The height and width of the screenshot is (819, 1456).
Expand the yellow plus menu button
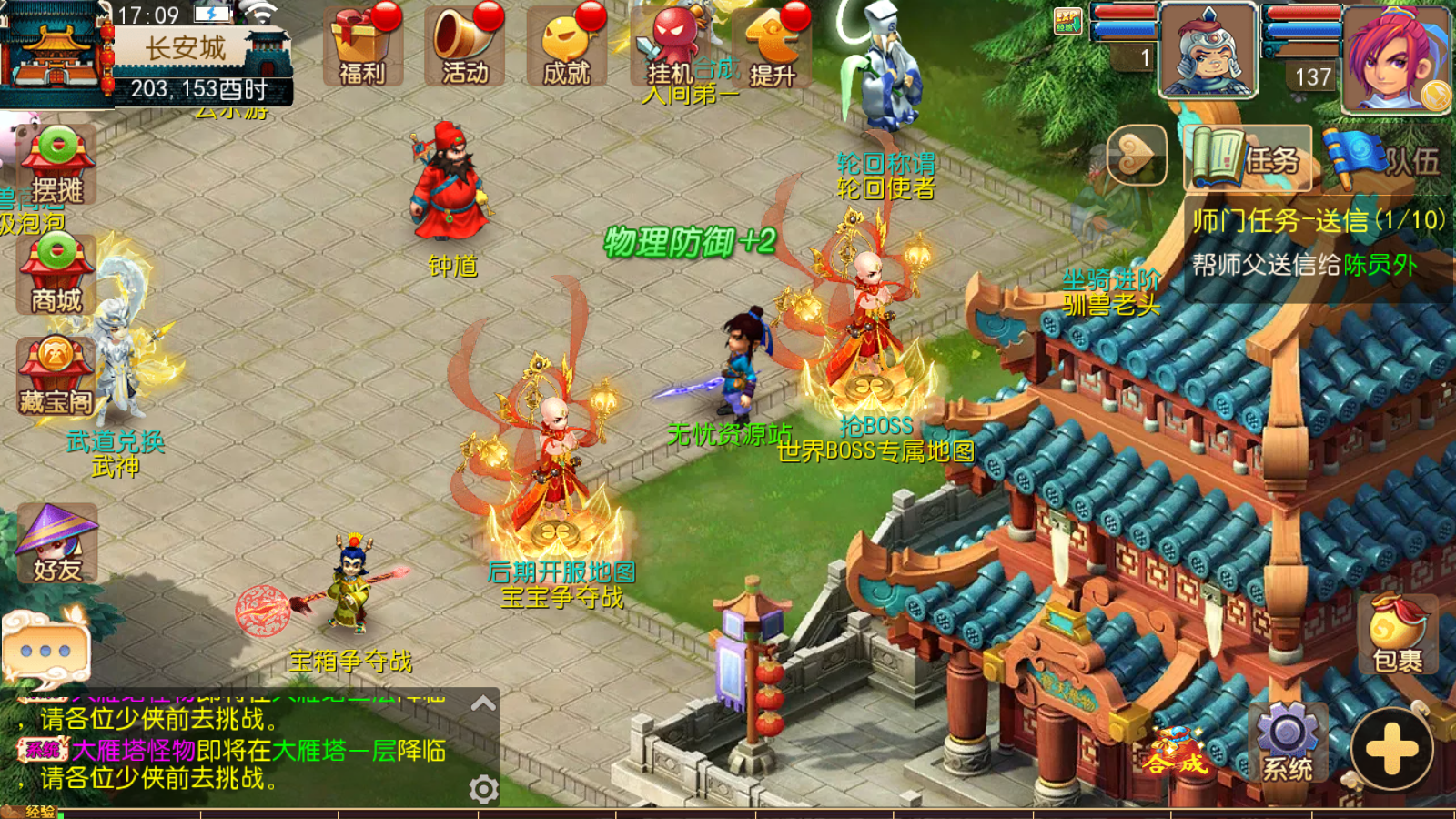1391,749
